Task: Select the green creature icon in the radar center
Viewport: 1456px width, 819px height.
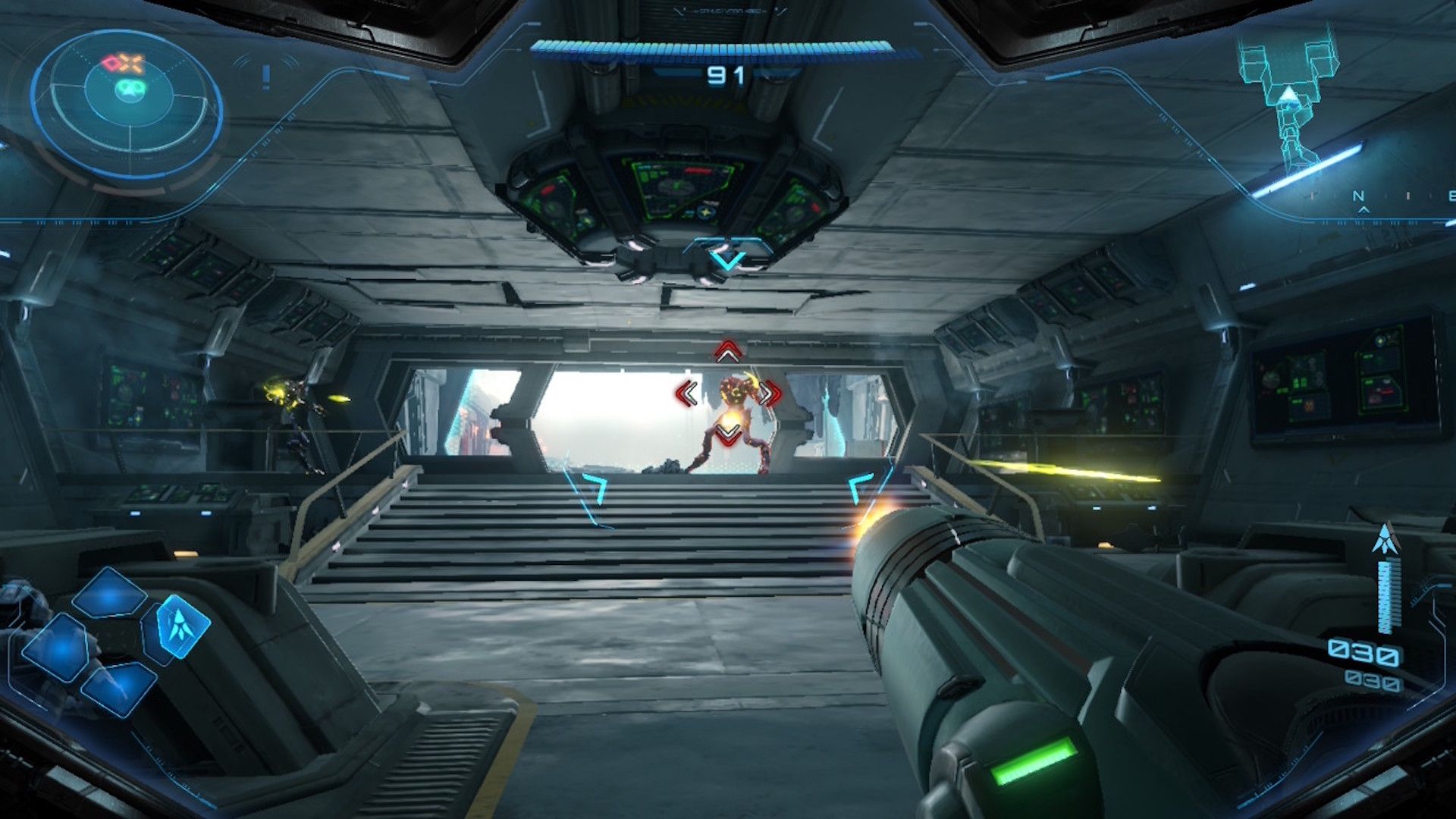Action: (x=130, y=89)
